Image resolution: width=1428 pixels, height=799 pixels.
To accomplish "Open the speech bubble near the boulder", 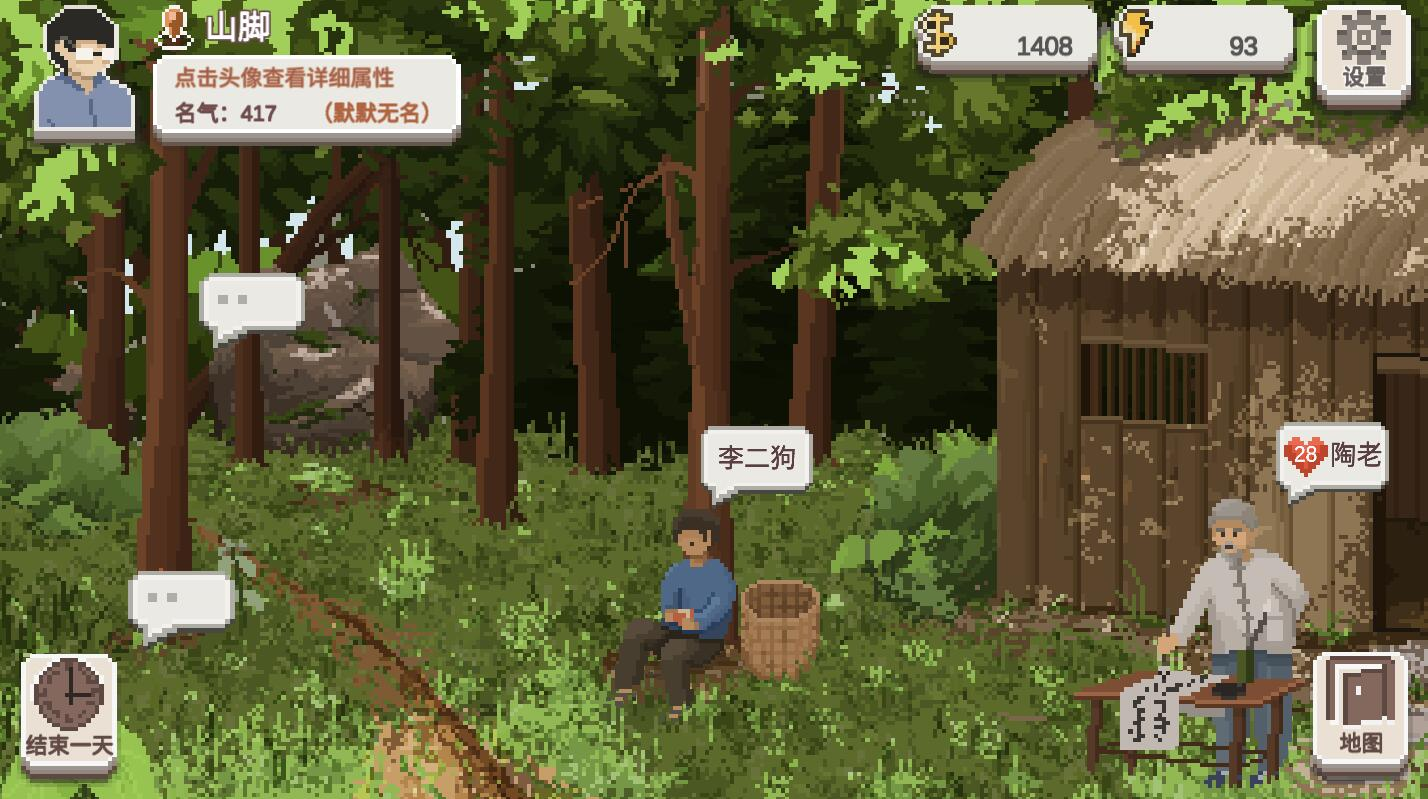I will click(x=252, y=303).
